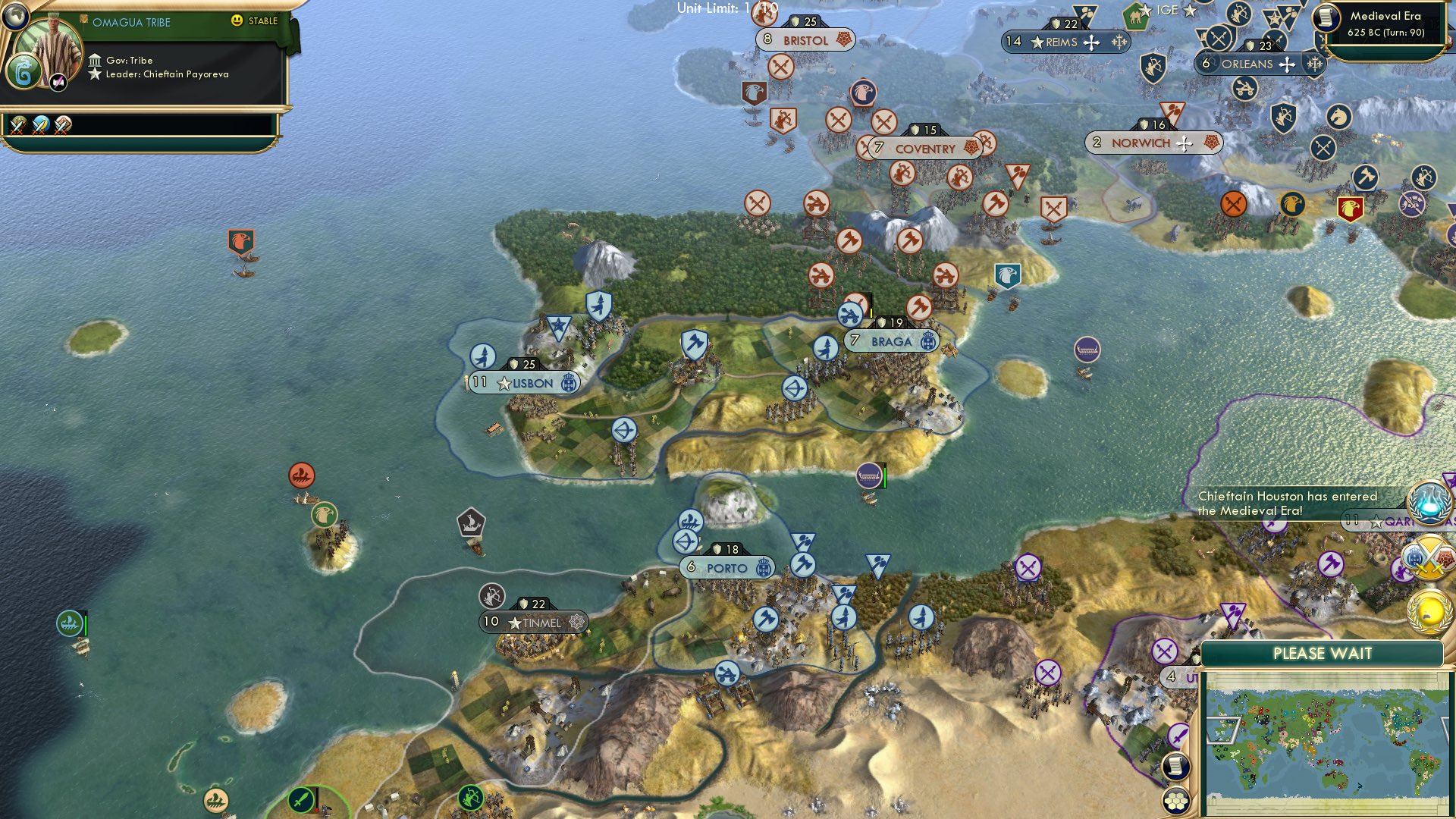Click the globe button above the leader portrait
Viewport: 1456px width, 819px height.
15,17
